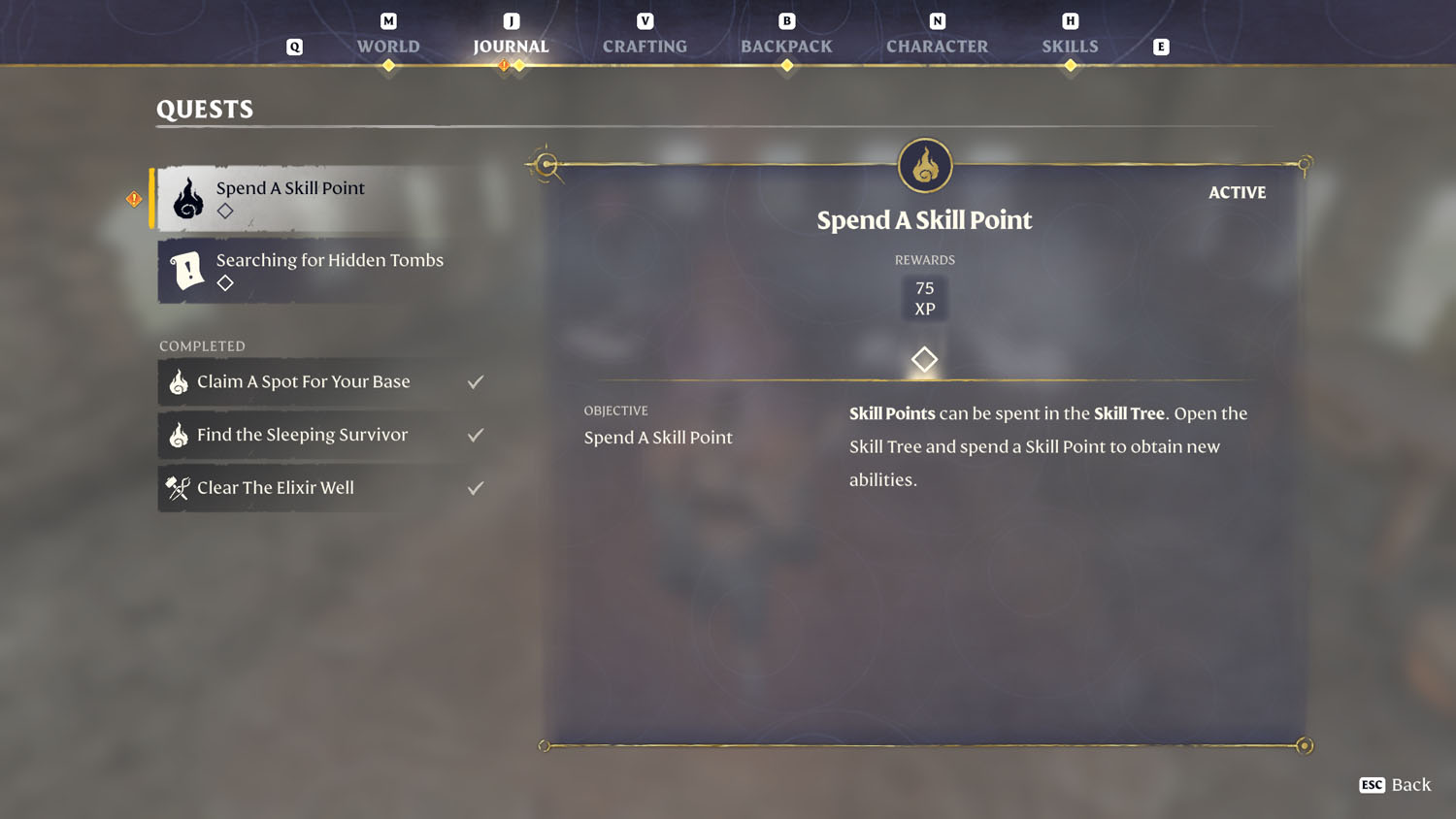The height and width of the screenshot is (819, 1456).
Task: Click the 75 XP reward display
Action: 924,297
